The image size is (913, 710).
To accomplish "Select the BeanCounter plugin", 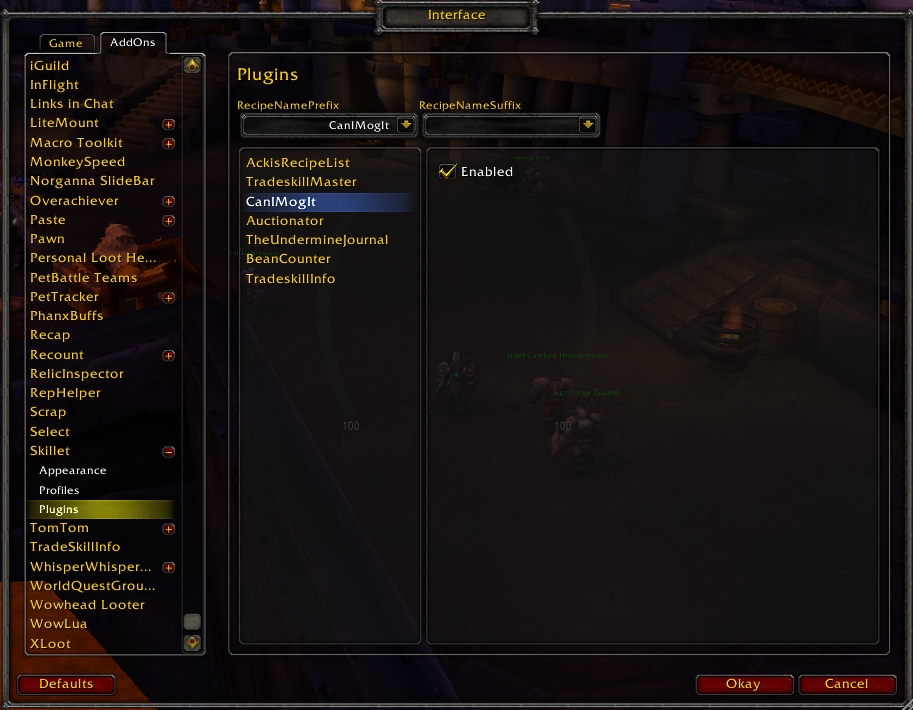I will pyautogui.click(x=288, y=259).
